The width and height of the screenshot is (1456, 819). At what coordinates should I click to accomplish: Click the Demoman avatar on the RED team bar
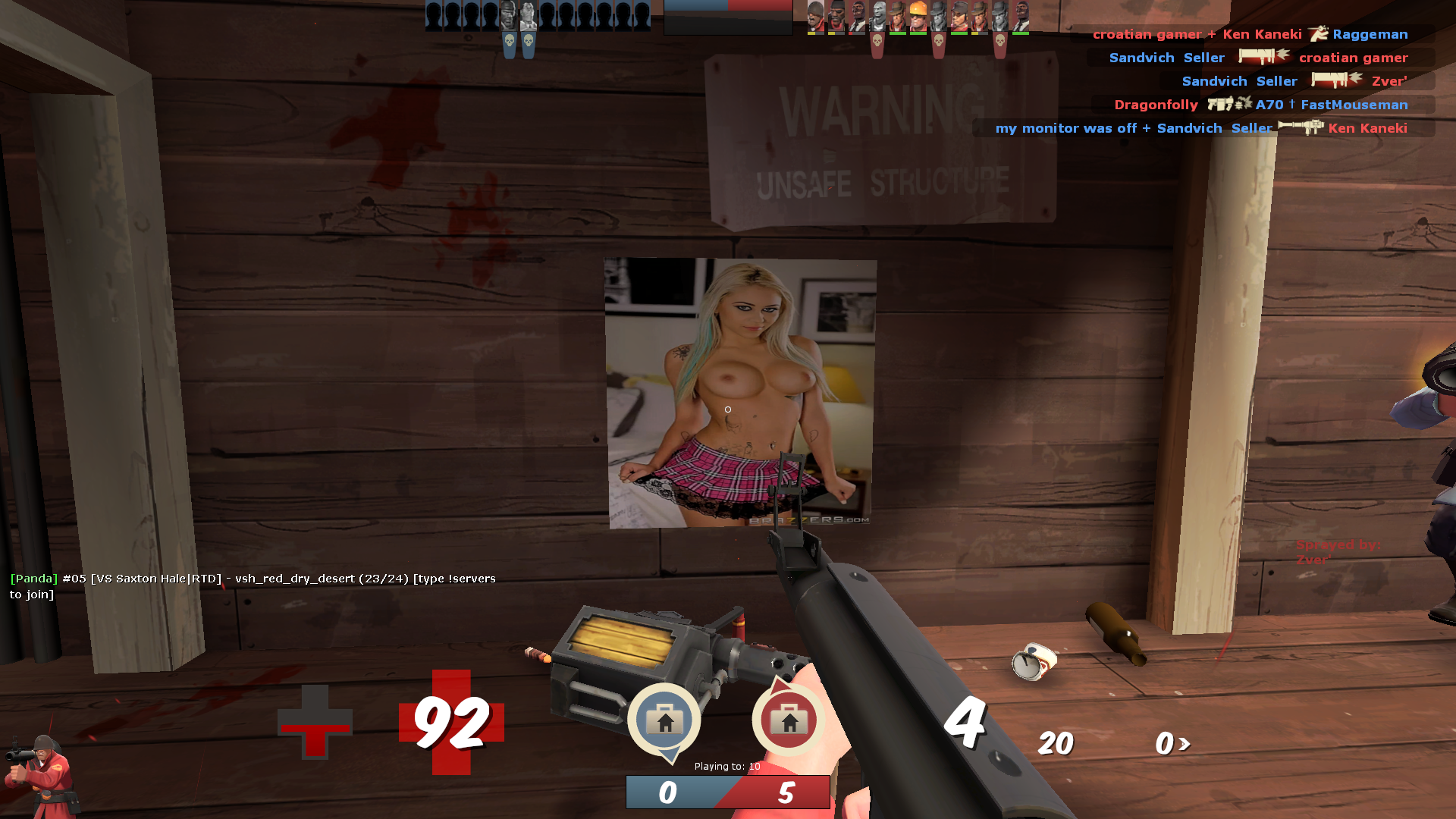click(836, 14)
